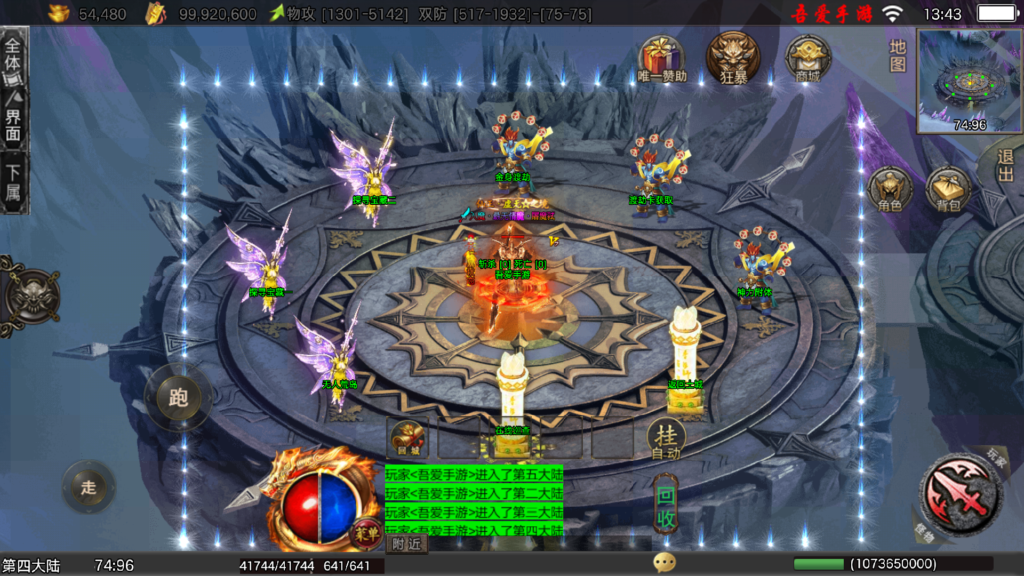Image resolution: width=1024 pixels, height=576 pixels.
Task: Open the 角色 character sheet
Action: pyautogui.click(x=889, y=190)
